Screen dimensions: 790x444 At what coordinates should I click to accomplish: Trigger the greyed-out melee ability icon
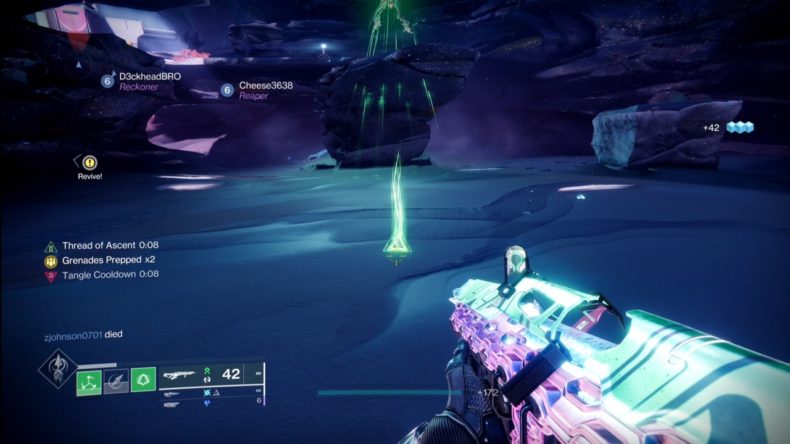(116, 380)
